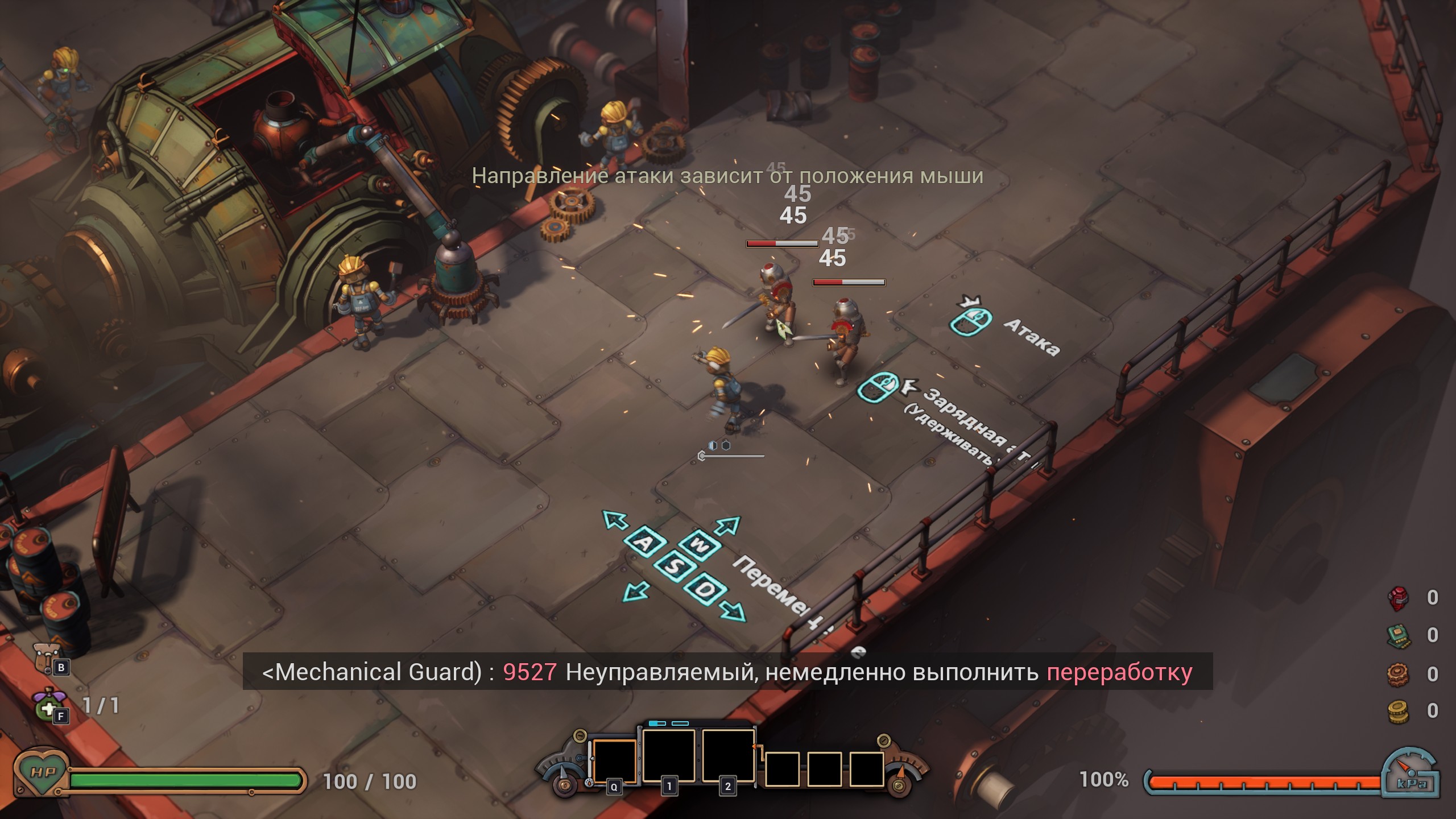Select the Q skill slot
The width and height of the screenshot is (1456, 819).
tap(614, 761)
